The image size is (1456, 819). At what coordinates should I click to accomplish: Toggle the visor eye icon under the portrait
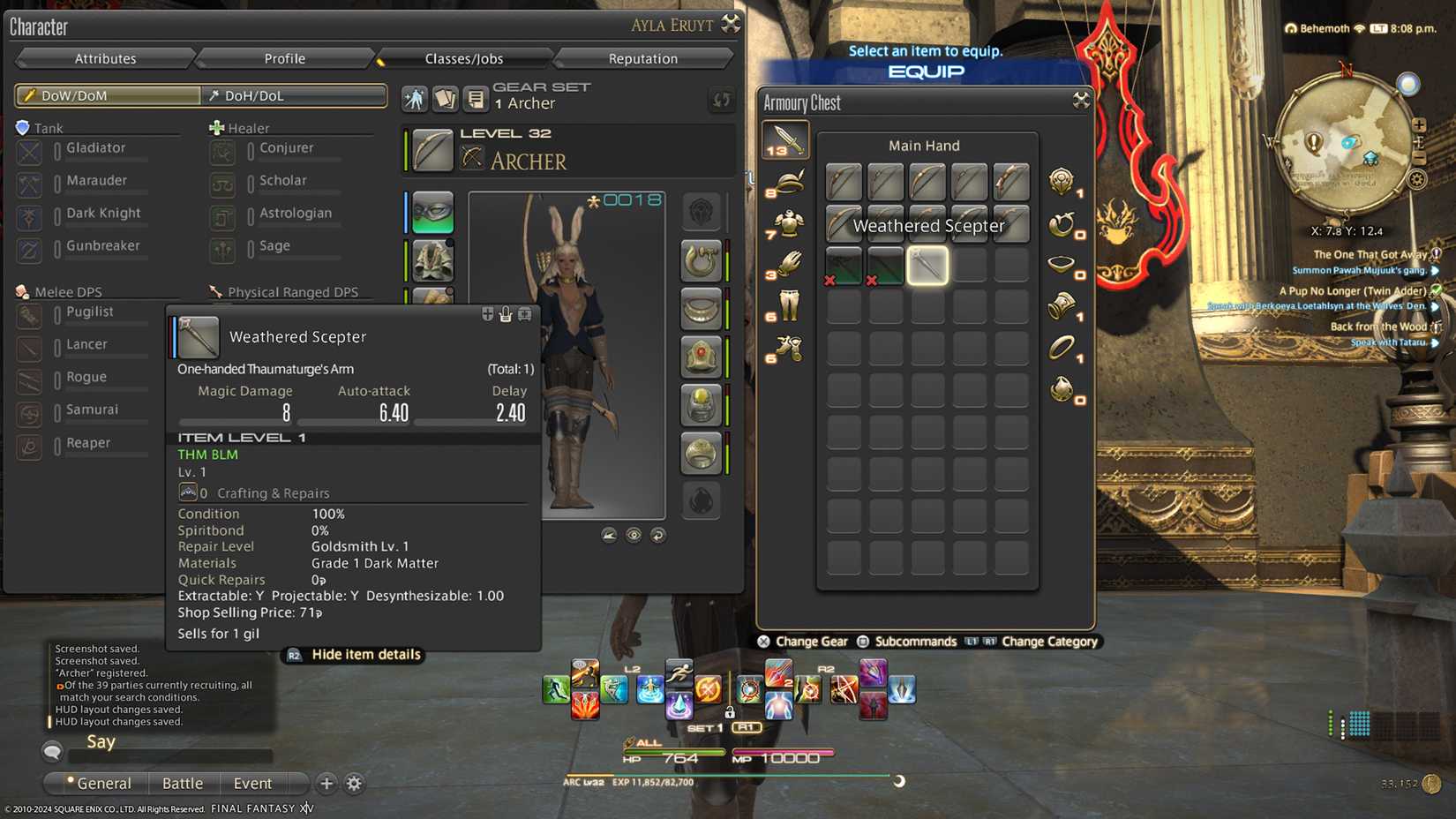(x=633, y=536)
